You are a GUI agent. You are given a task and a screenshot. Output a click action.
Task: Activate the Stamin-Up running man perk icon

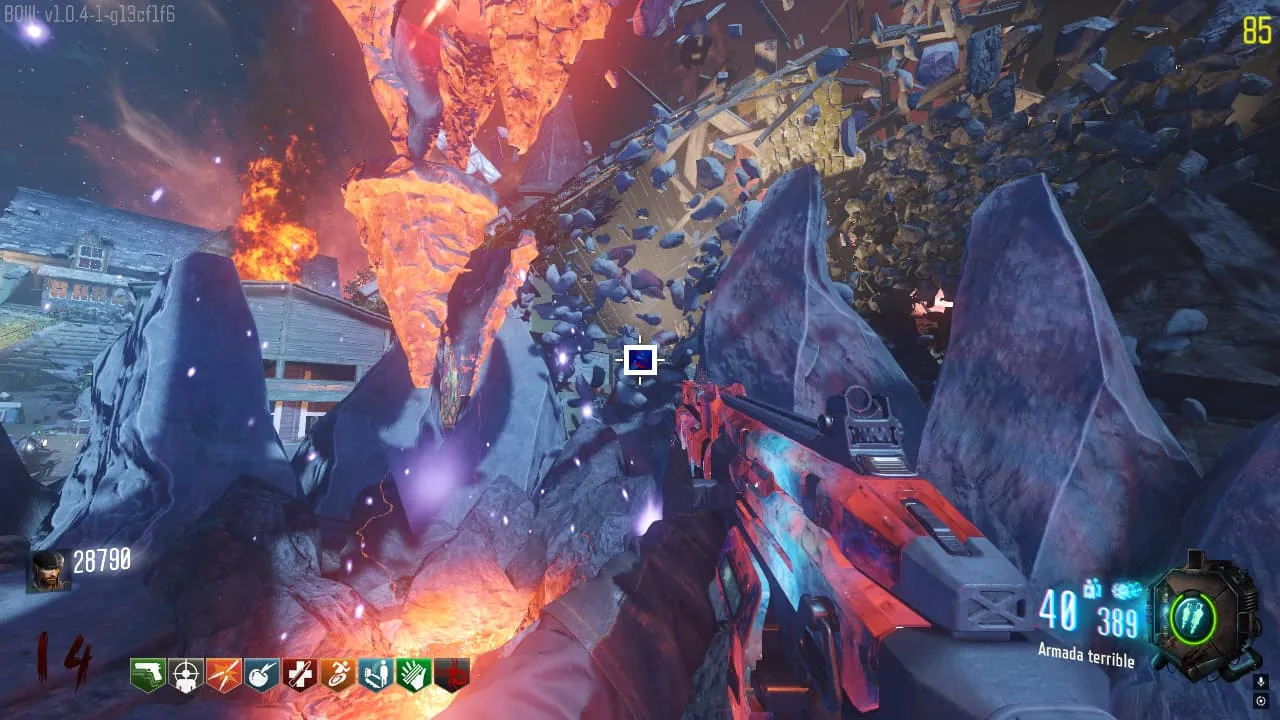tap(338, 675)
